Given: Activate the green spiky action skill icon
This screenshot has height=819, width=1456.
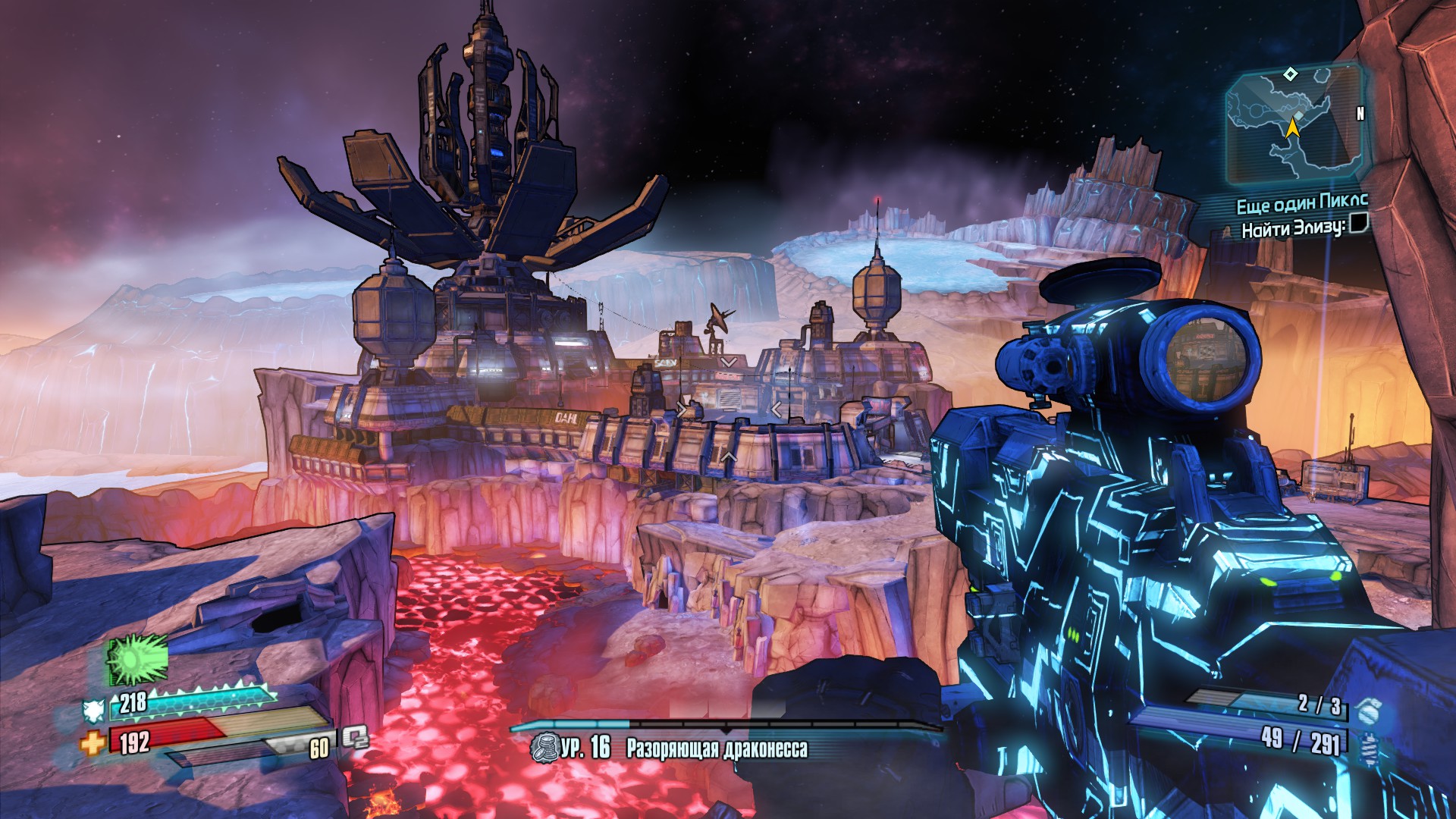Looking at the screenshot, I should point(137,658).
